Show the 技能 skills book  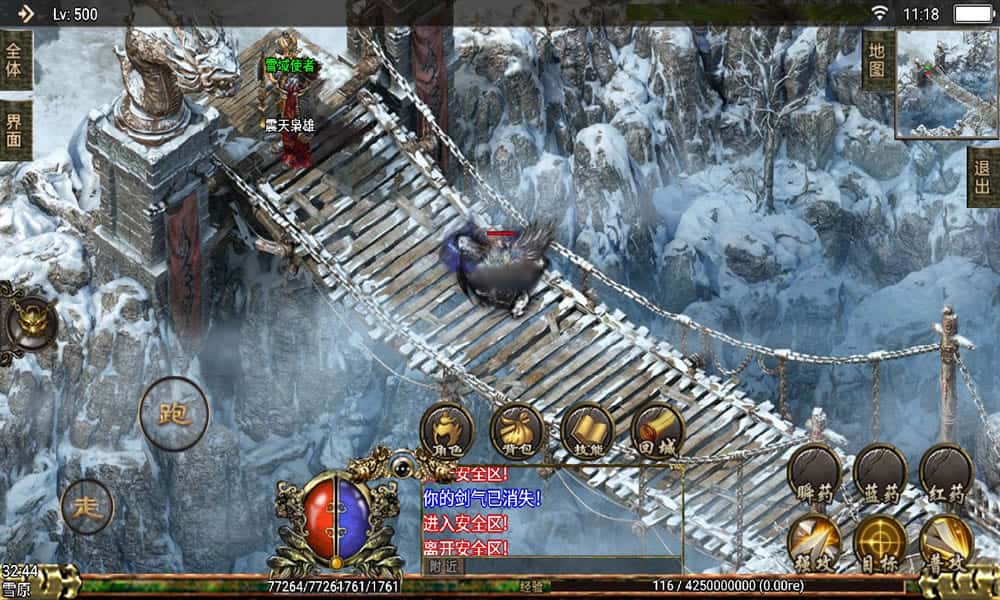(x=587, y=430)
